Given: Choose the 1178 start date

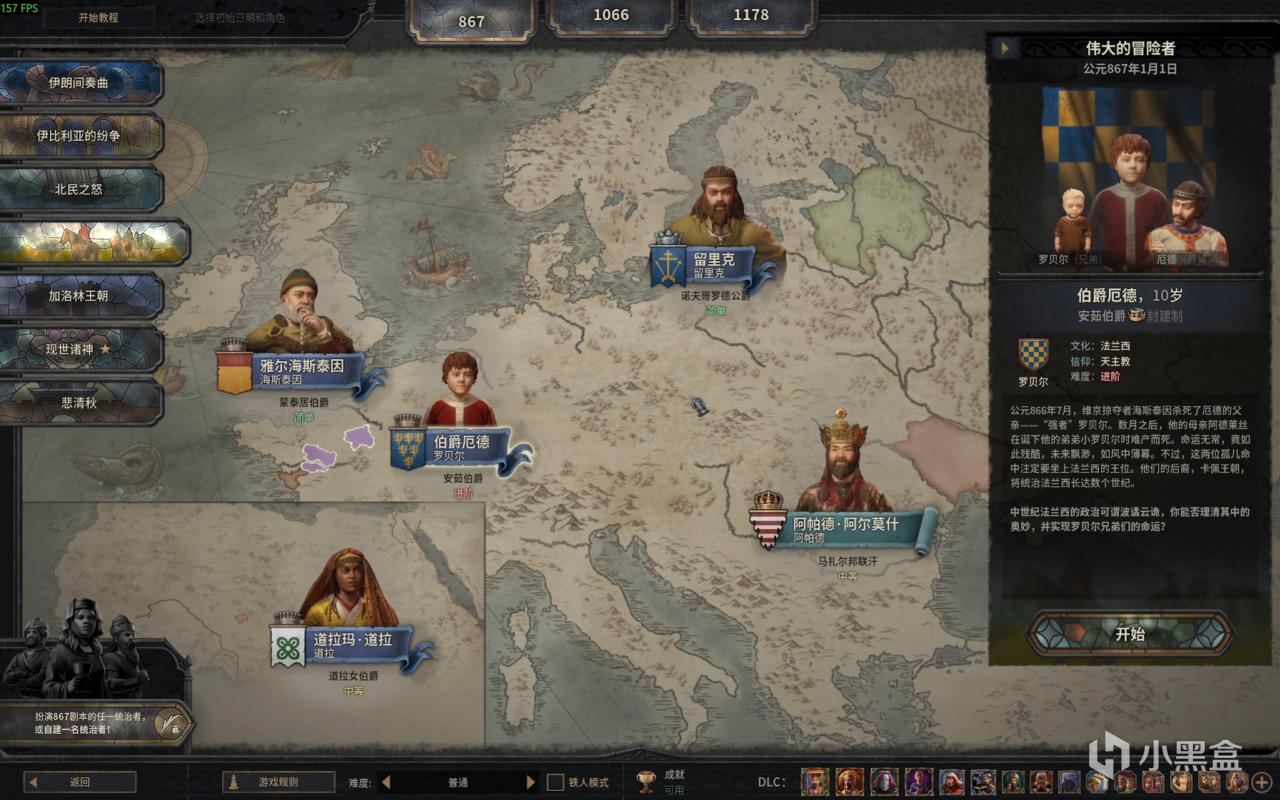Looking at the screenshot, I should tap(751, 15).
